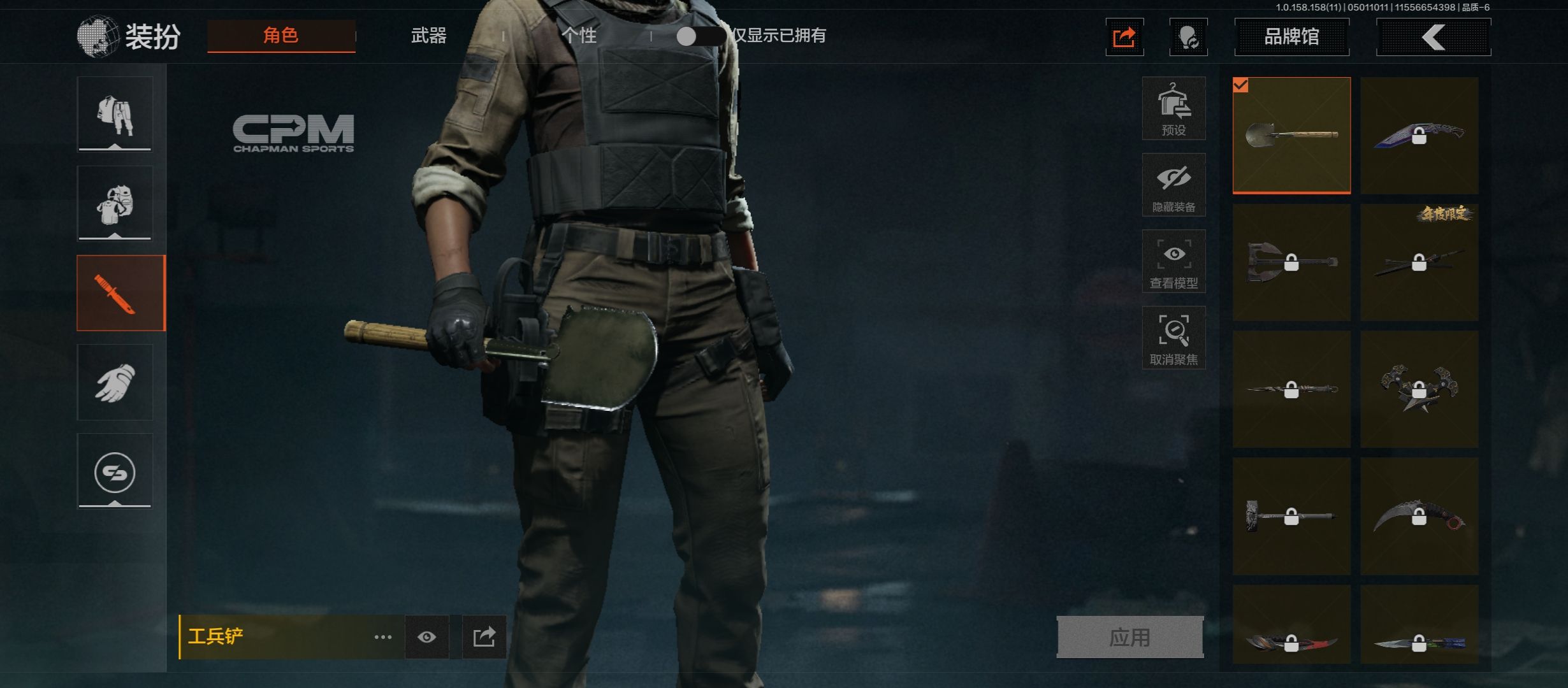Select the locked sledgehammer skin
Screen dimensions: 1568x688
(x=1291, y=517)
